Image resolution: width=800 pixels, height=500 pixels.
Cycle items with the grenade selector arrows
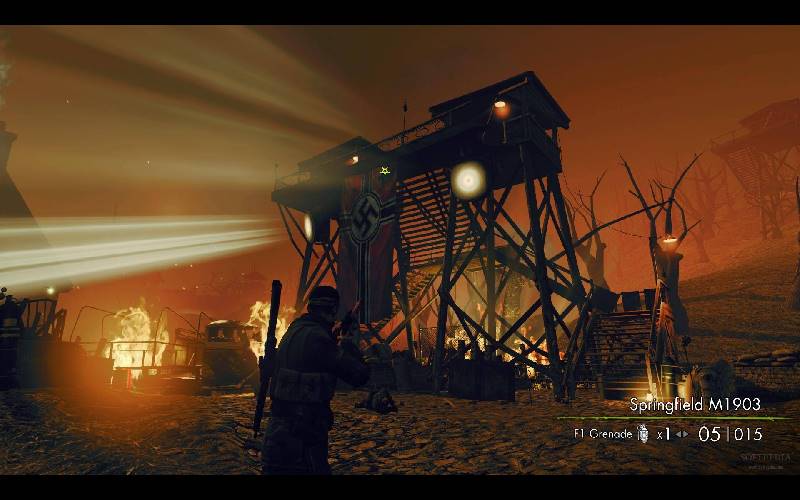(x=682, y=434)
